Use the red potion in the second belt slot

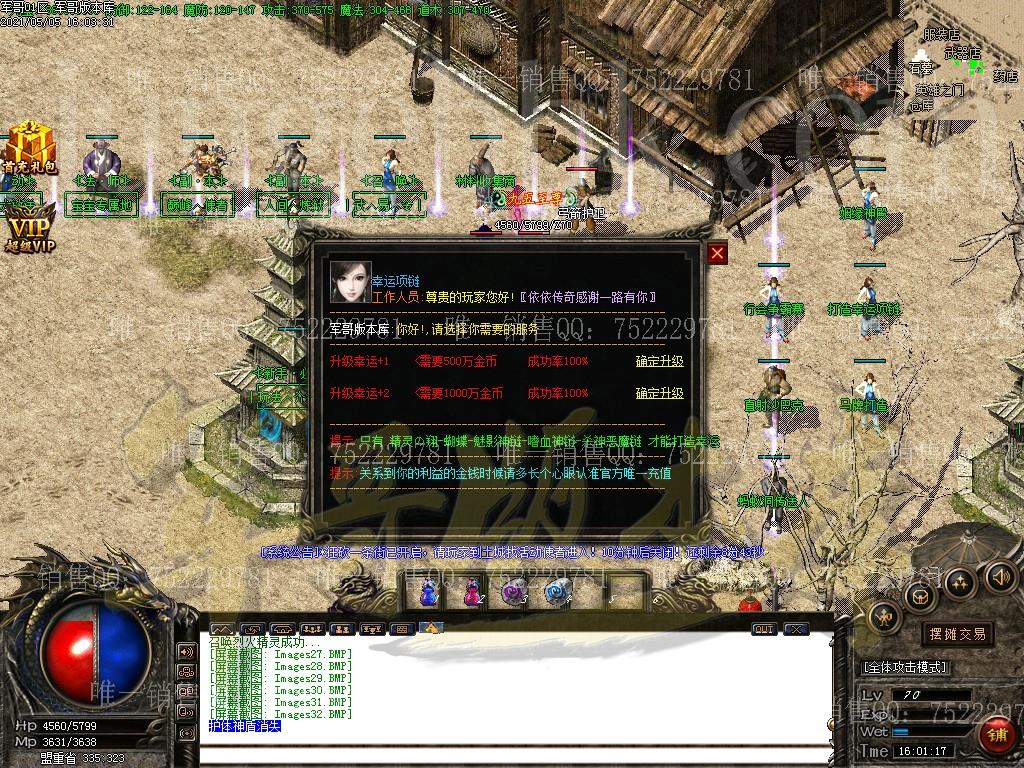(471, 593)
